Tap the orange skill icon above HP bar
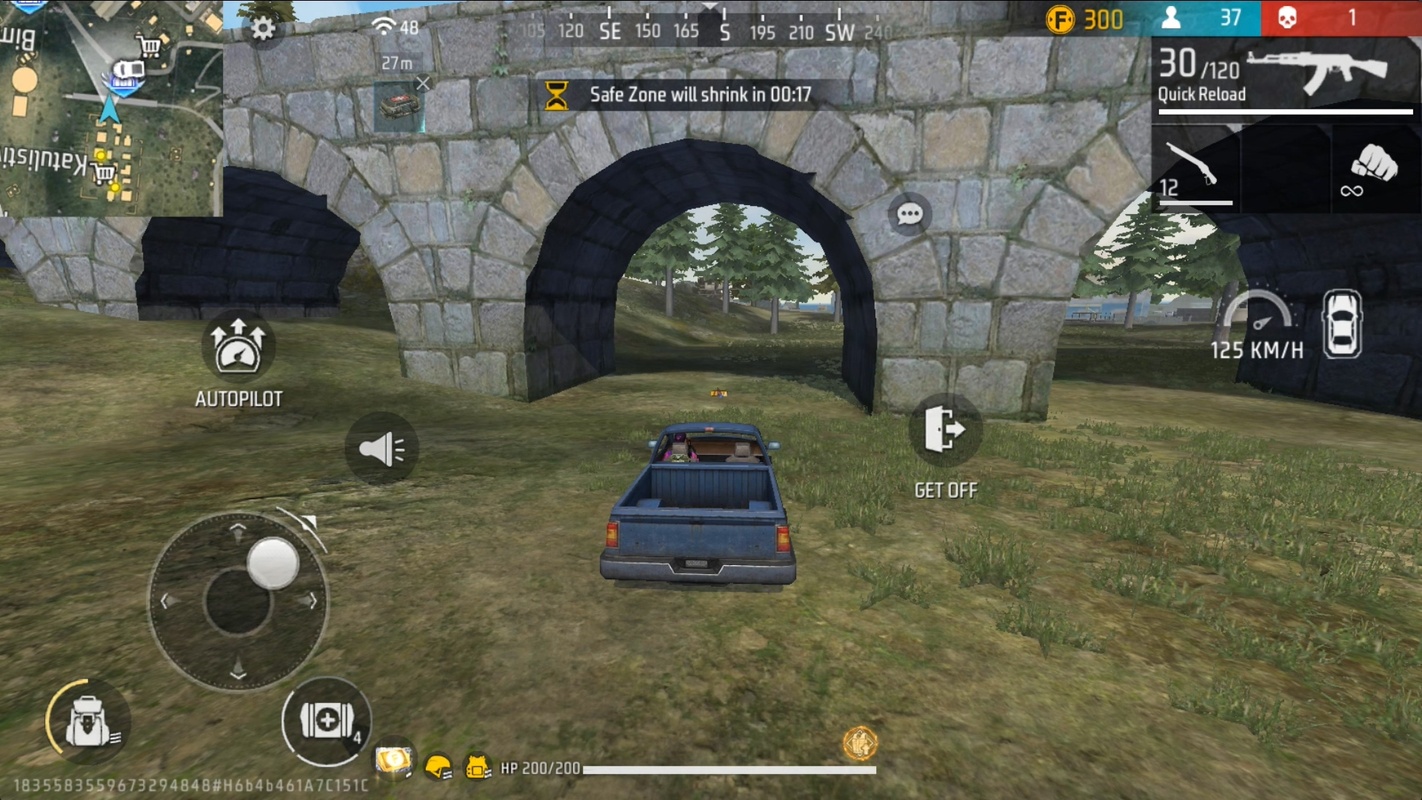Screen dimensions: 1422x800 (859, 743)
